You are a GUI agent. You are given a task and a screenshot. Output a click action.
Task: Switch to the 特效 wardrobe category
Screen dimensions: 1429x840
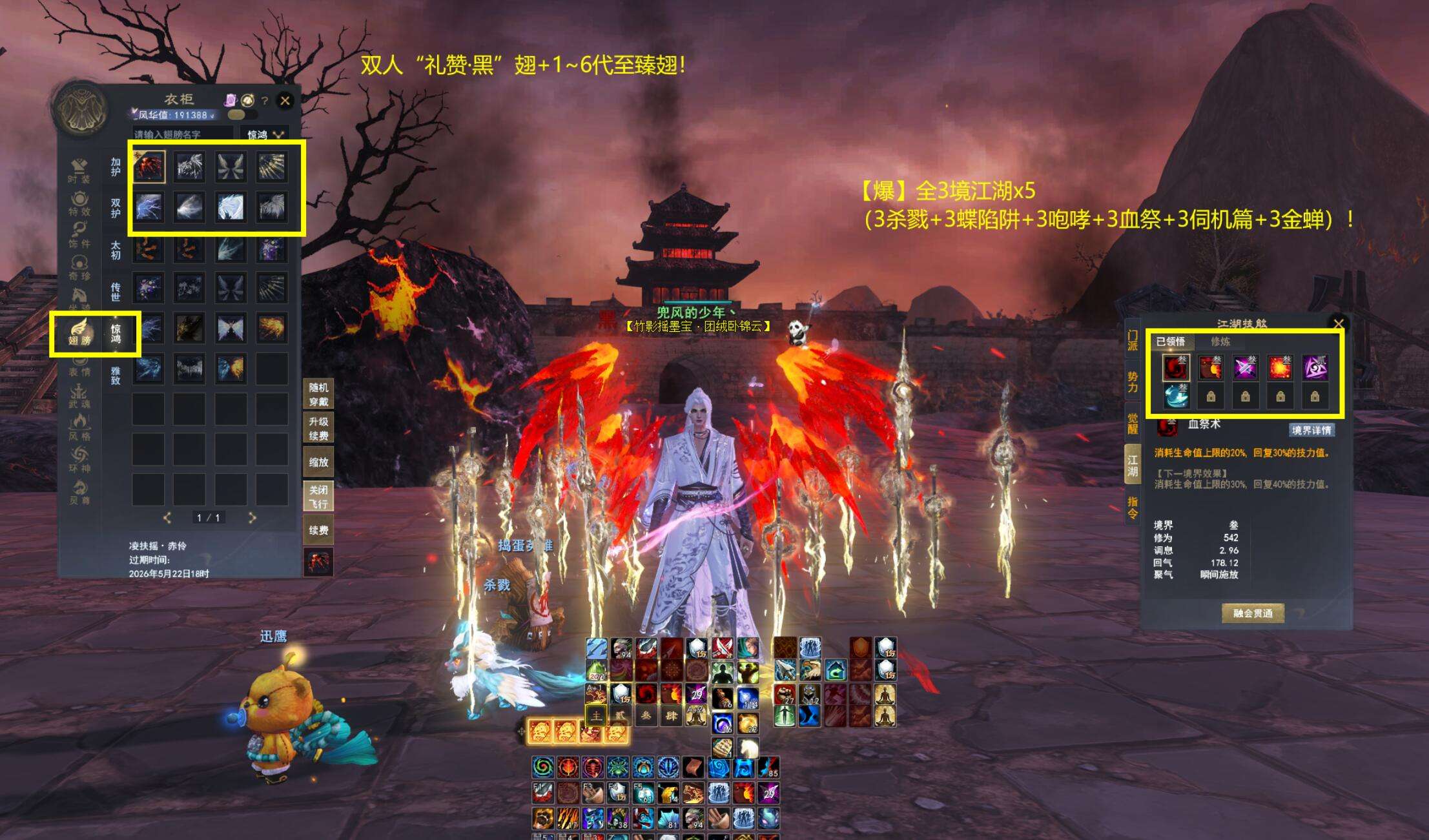pyautogui.click(x=79, y=203)
